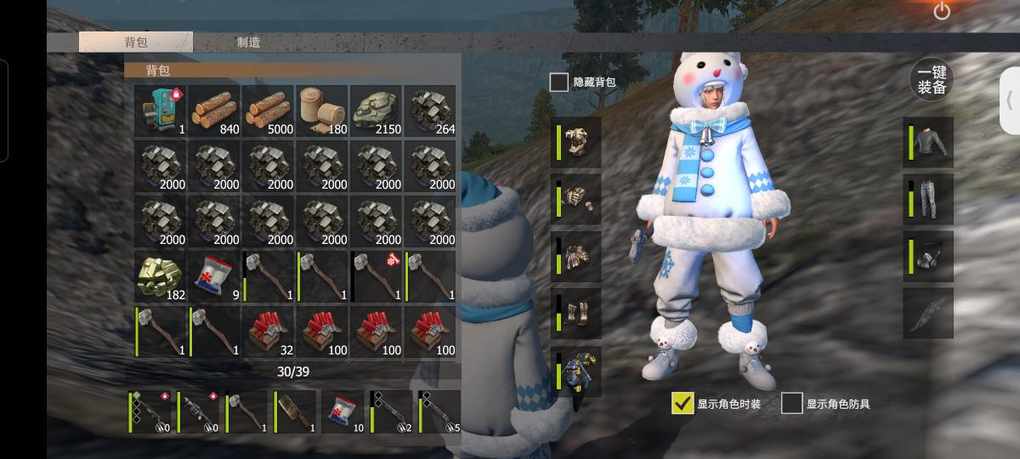Select the hotbar medical bag with 10
Image resolution: width=1020 pixels, height=459 pixels.
(342, 411)
